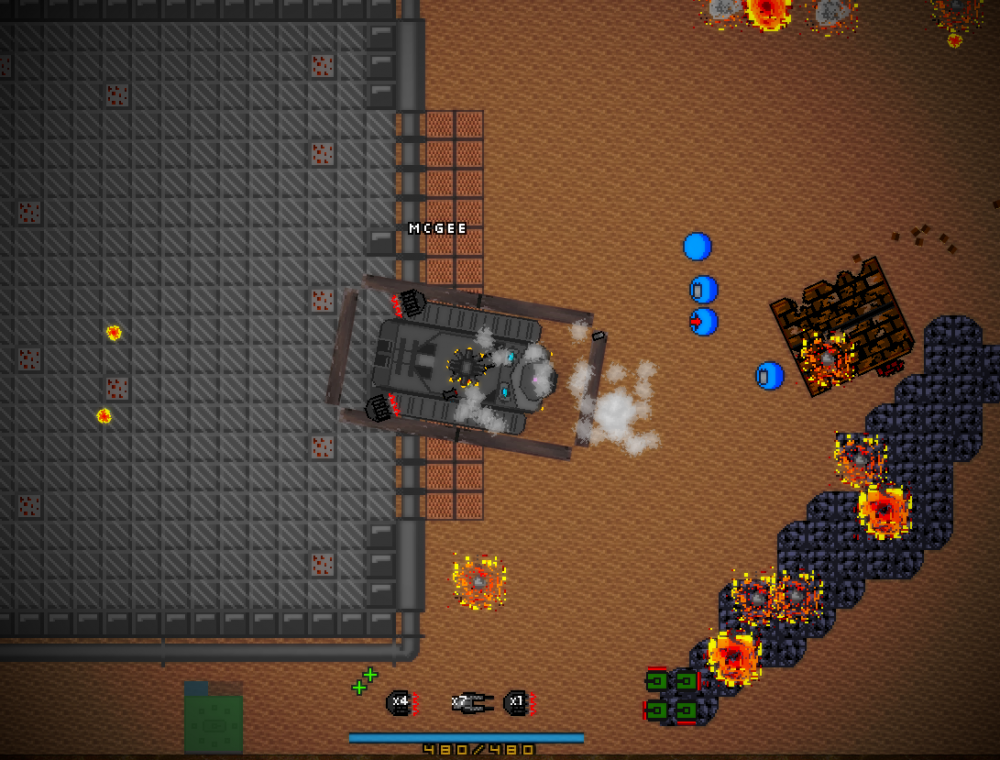Viewport: 1000px width, 760px height.
Task: Select the x4 weapon icon
Action: click(400, 702)
